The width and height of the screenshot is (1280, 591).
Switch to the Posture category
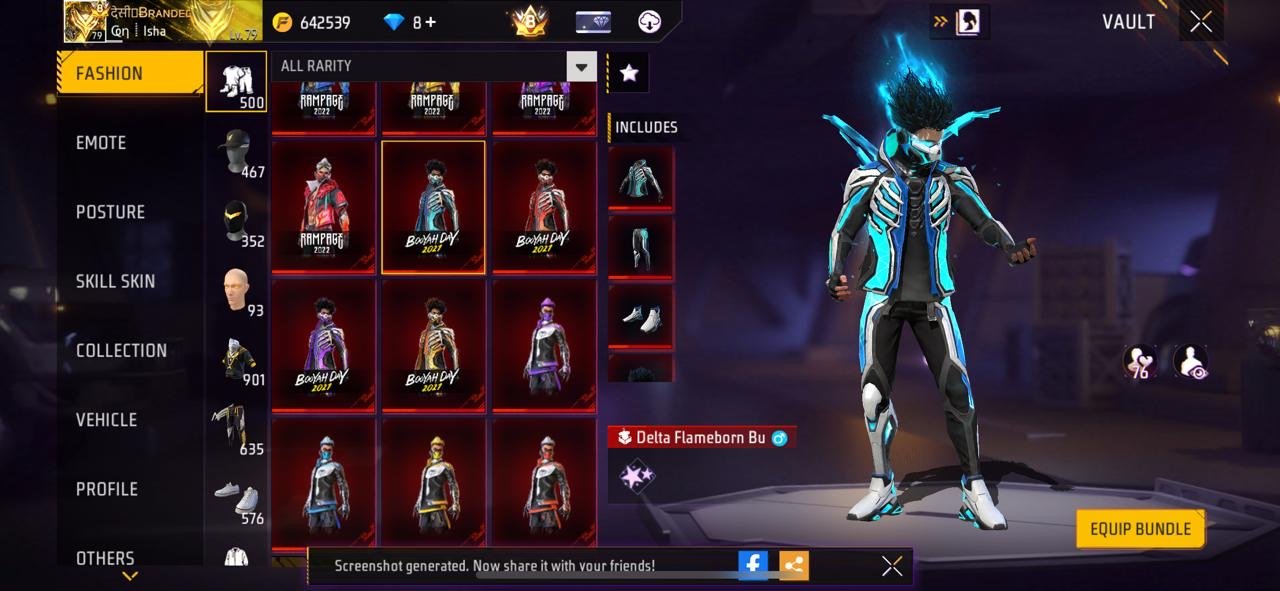click(x=110, y=212)
